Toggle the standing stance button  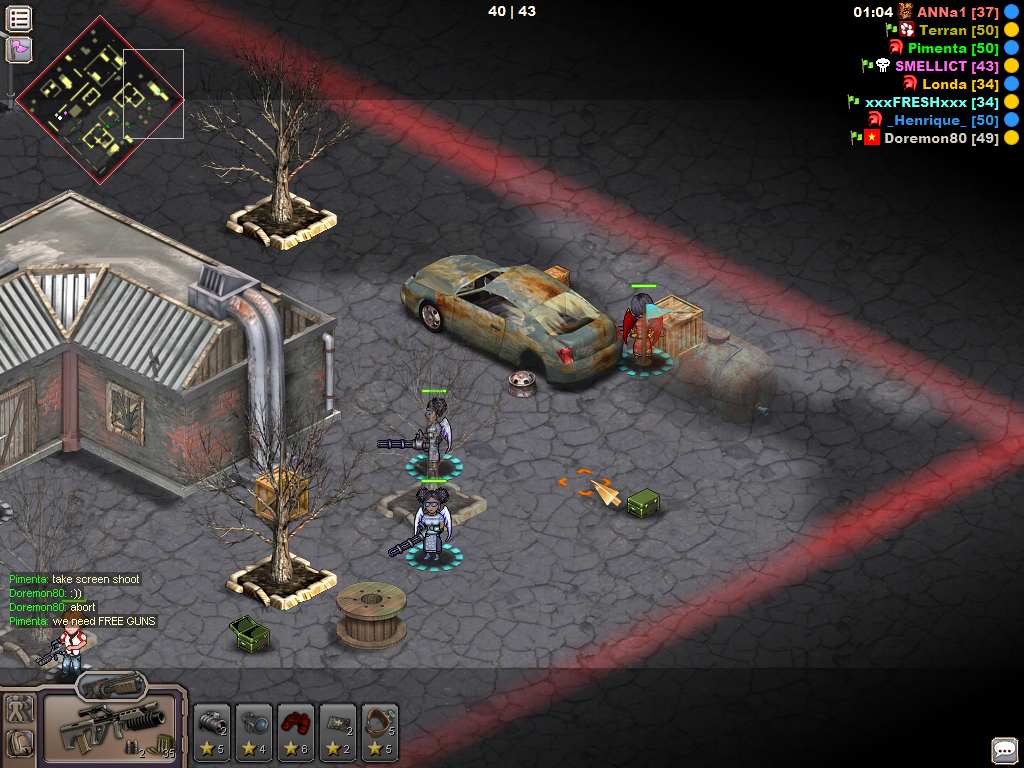pyautogui.click(x=19, y=710)
